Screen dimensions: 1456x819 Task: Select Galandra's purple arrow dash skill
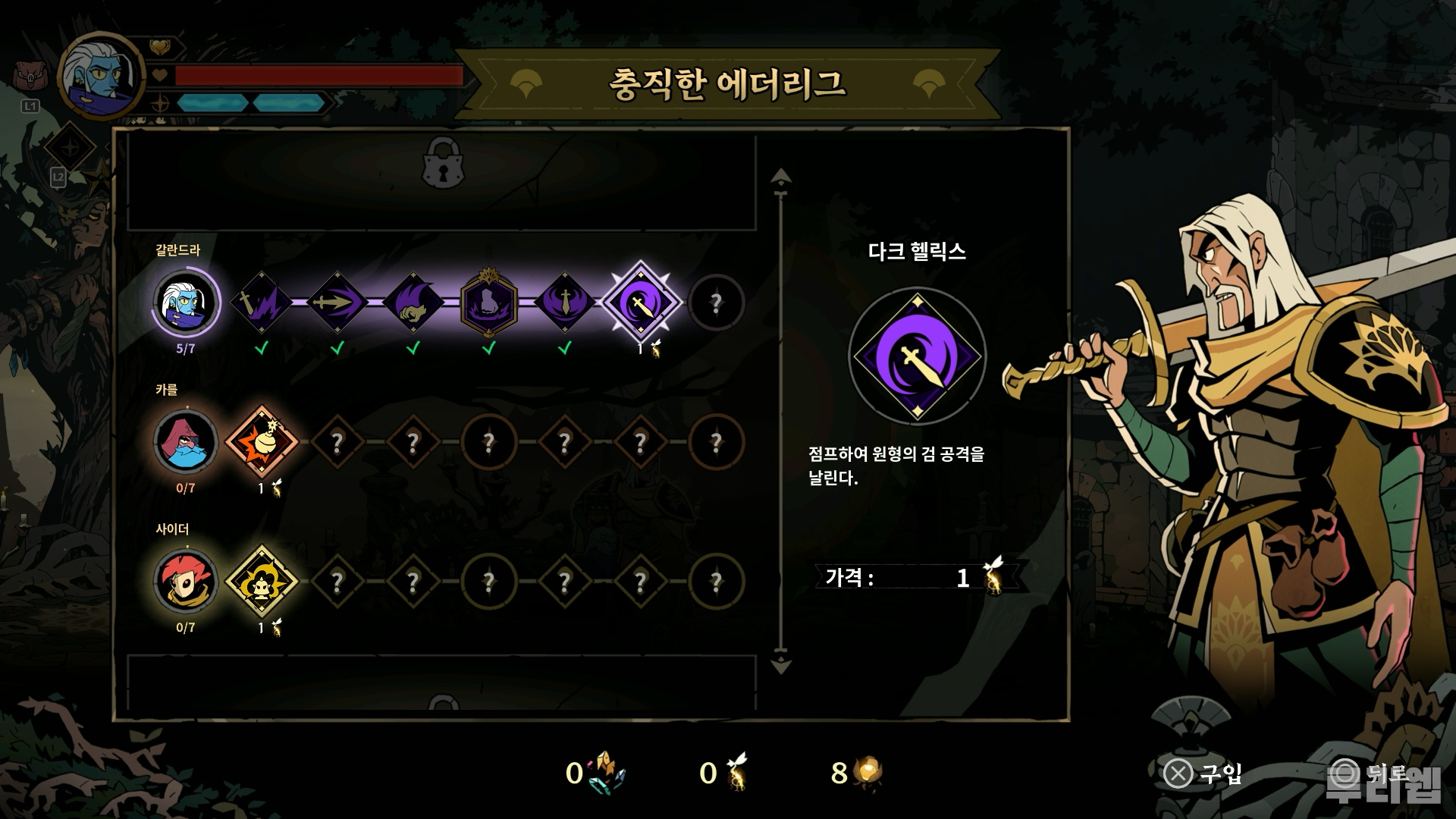click(x=337, y=302)
